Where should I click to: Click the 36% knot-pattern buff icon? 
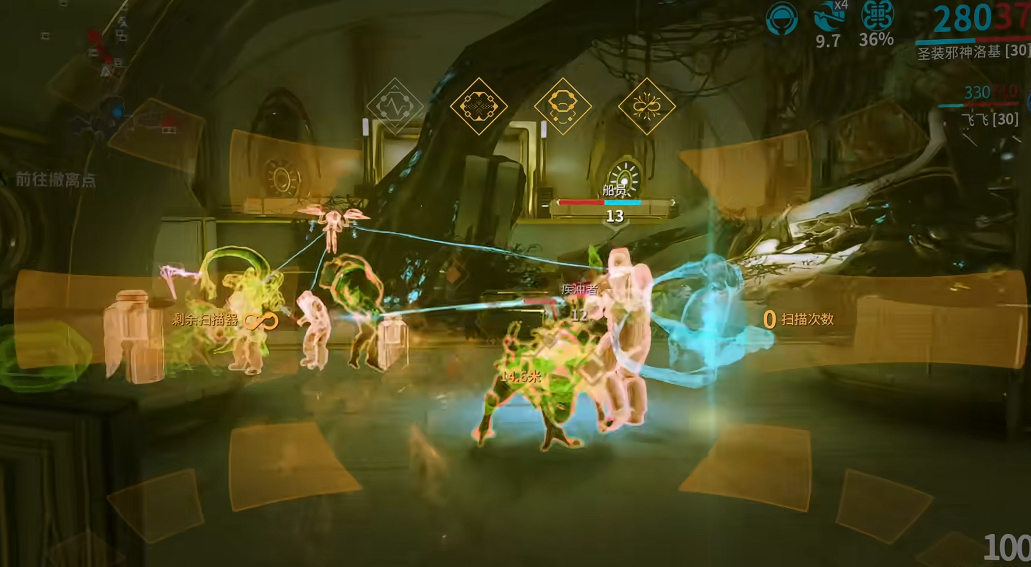click(876, 16)
